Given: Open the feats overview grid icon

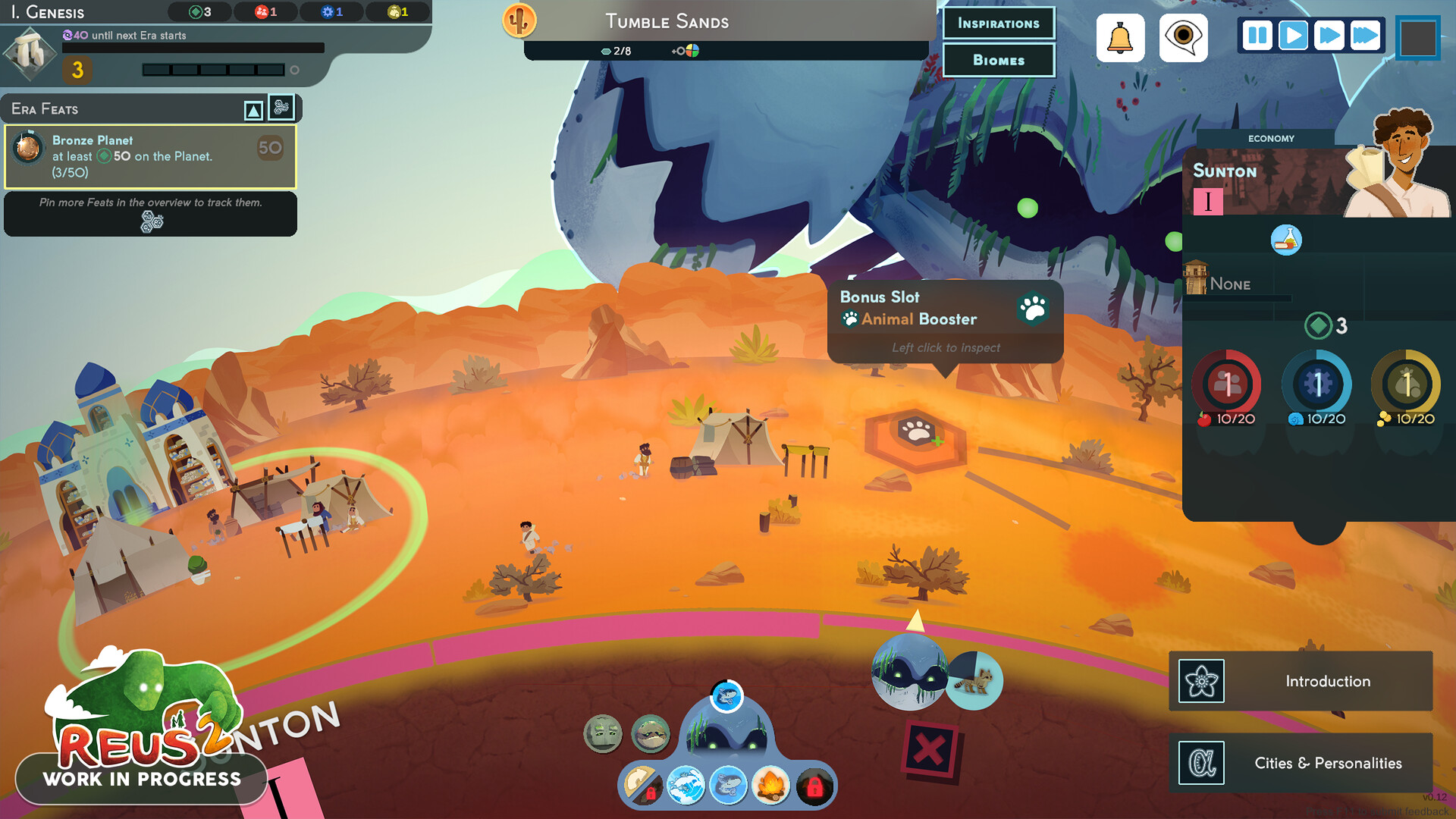Looking at the screenshot, I should pos(281,108).
